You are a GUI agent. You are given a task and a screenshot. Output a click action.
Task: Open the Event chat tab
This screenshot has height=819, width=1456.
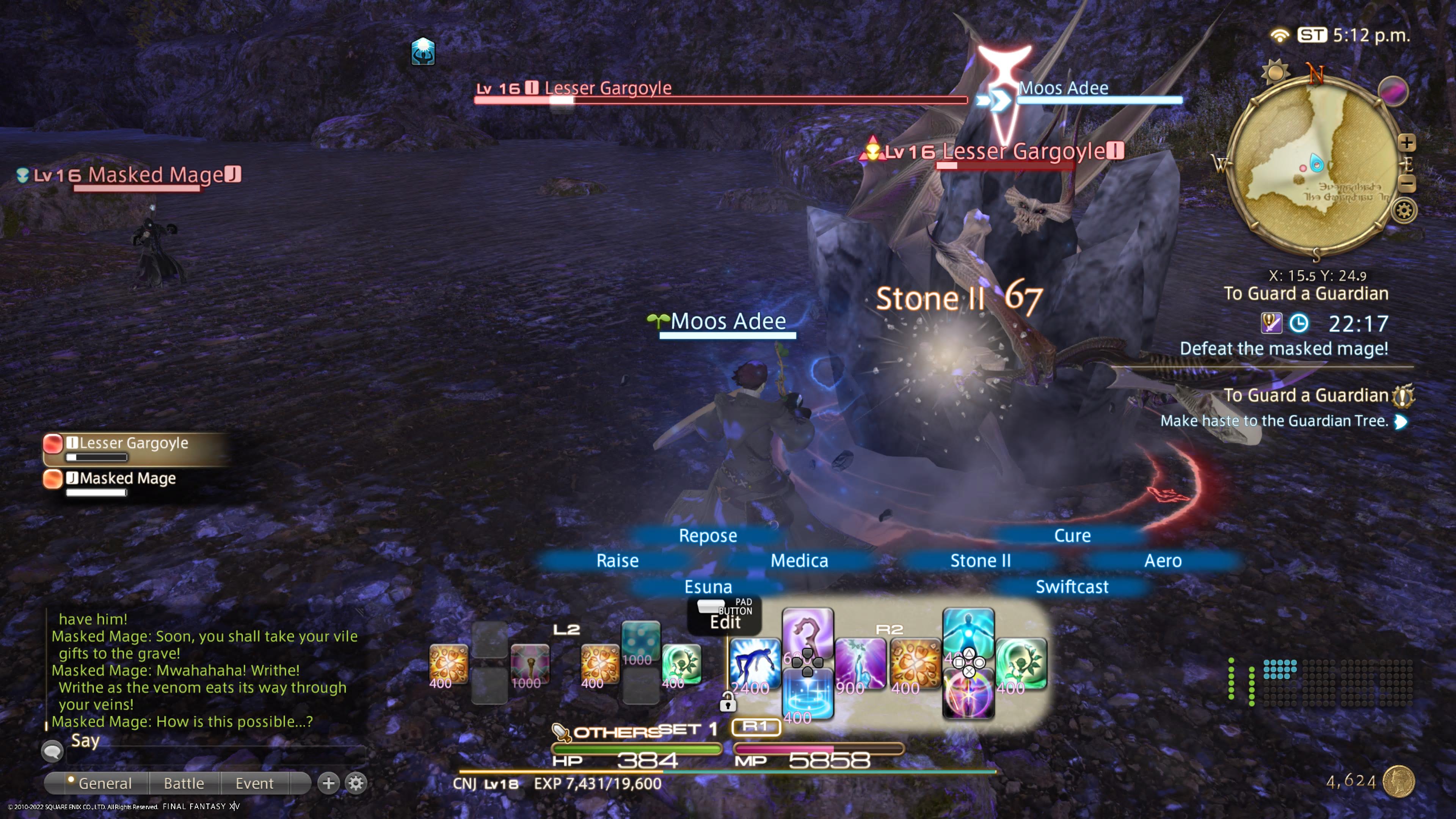pos(254,783)
